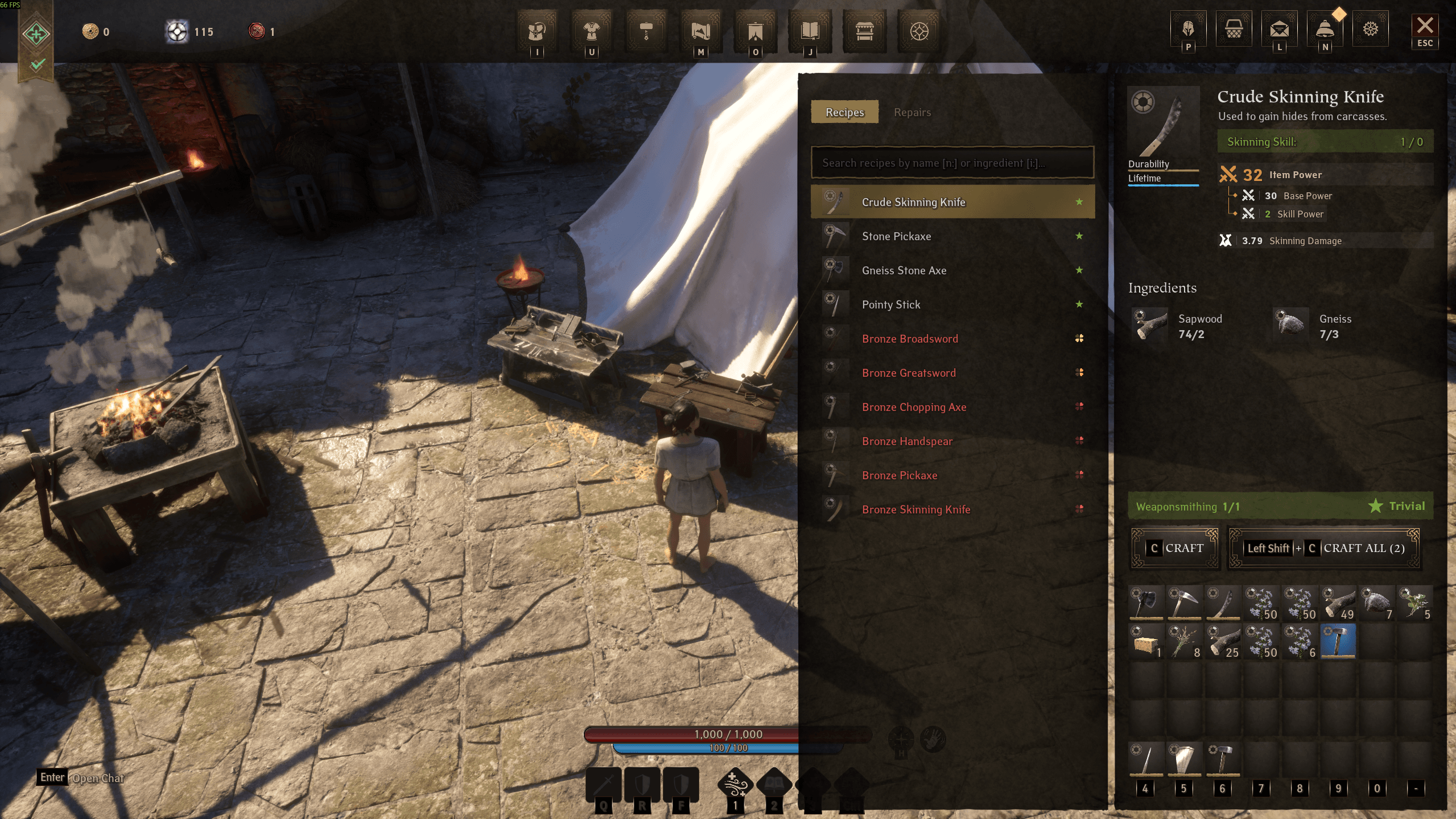Click the Craft All (2) button
The width and height of the screenshot is (1456, 819).
click(1324, 548)
